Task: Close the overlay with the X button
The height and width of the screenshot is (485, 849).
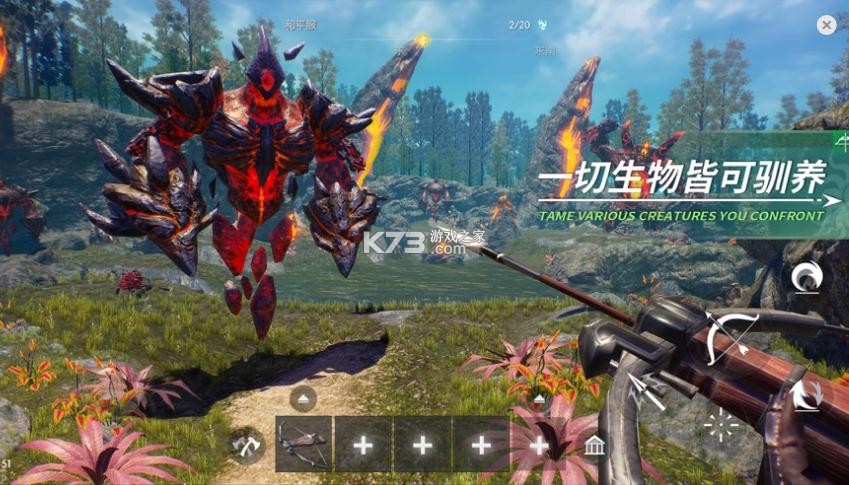Action: [826, 26]
